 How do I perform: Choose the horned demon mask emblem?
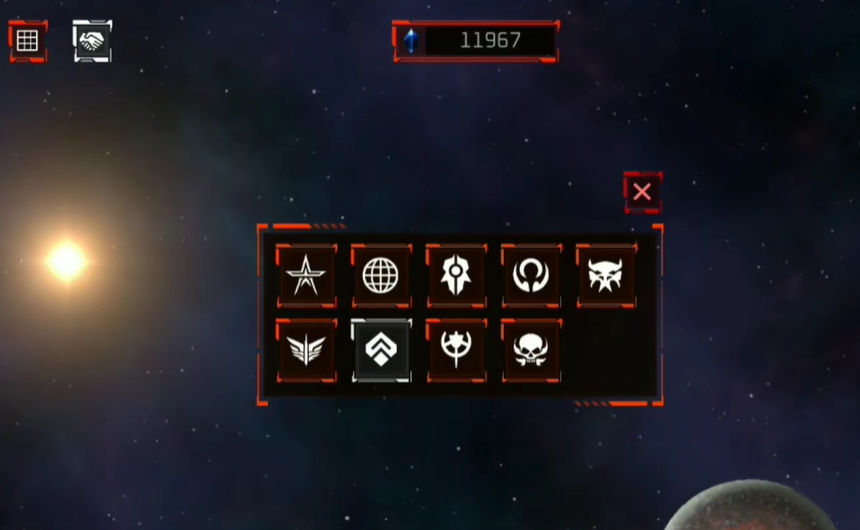606,275
